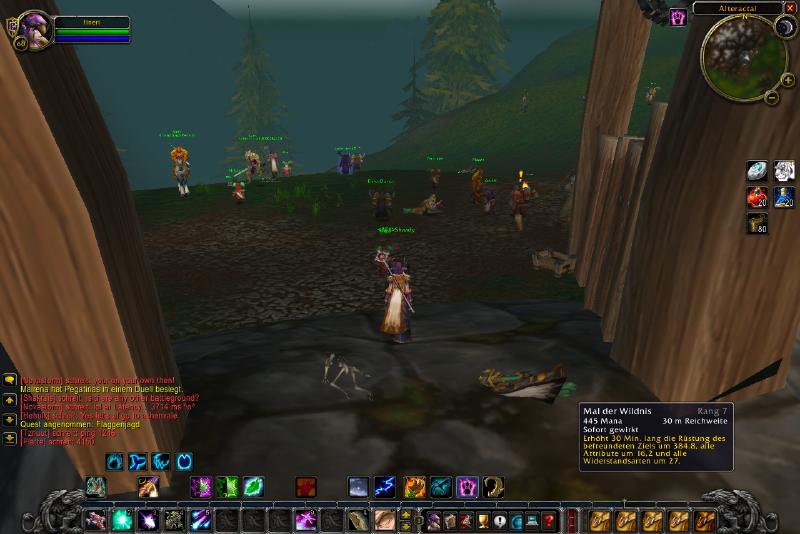Screen dimensions: 800x534
Task: Open the chat menu speech bubble button
Action: click(x=10, y=380)
